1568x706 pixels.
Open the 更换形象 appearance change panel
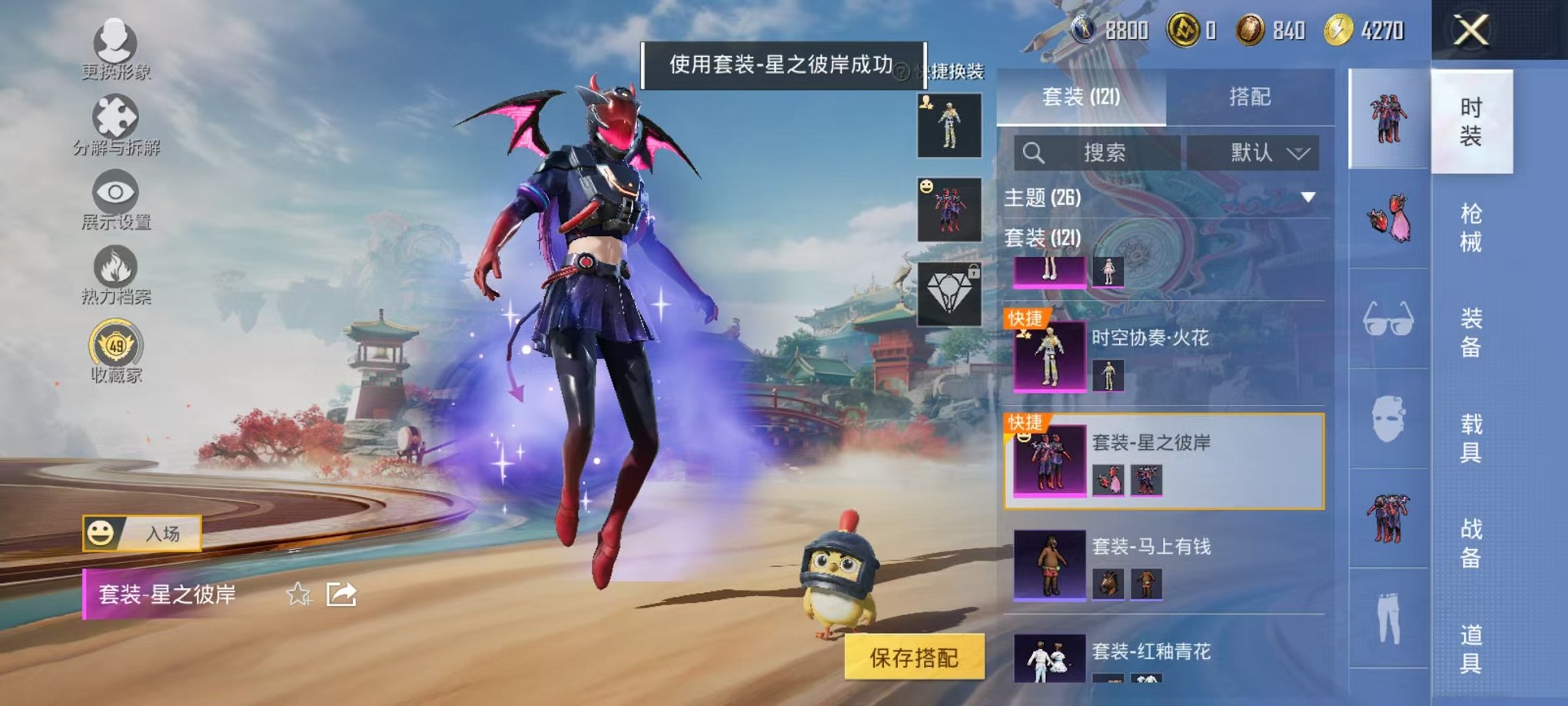tap(114, 42)
